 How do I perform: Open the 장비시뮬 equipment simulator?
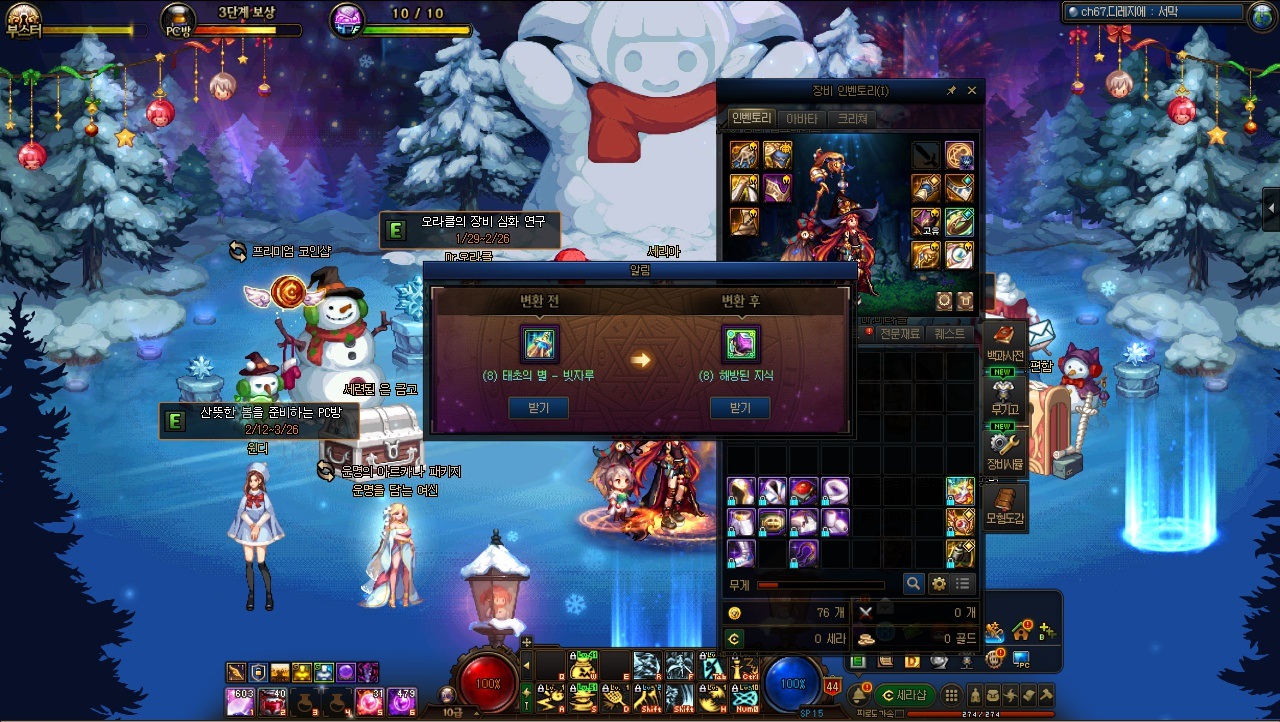tap(1004, 450)
